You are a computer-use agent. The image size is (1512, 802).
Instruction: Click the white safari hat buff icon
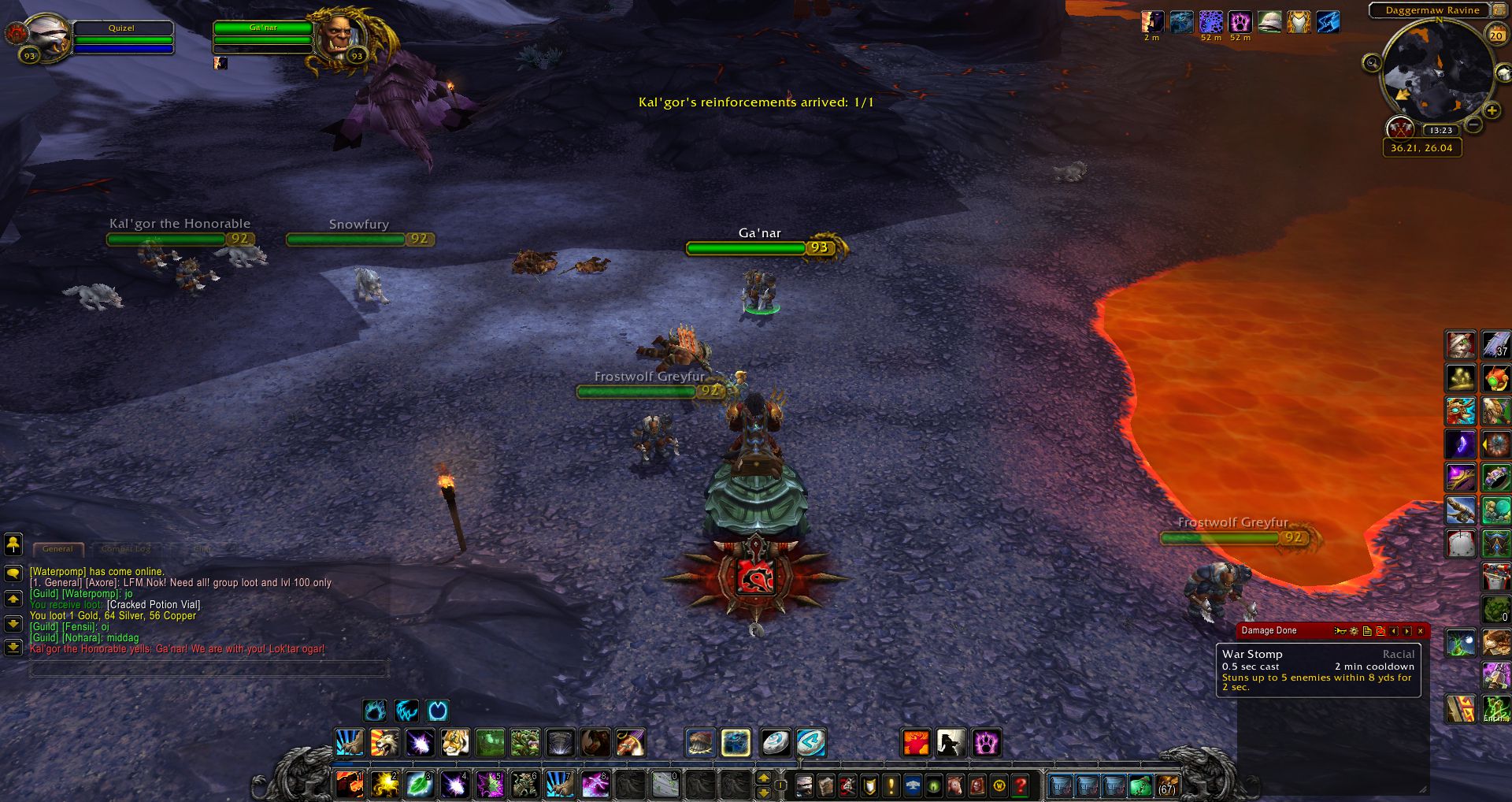[1269, 22]
